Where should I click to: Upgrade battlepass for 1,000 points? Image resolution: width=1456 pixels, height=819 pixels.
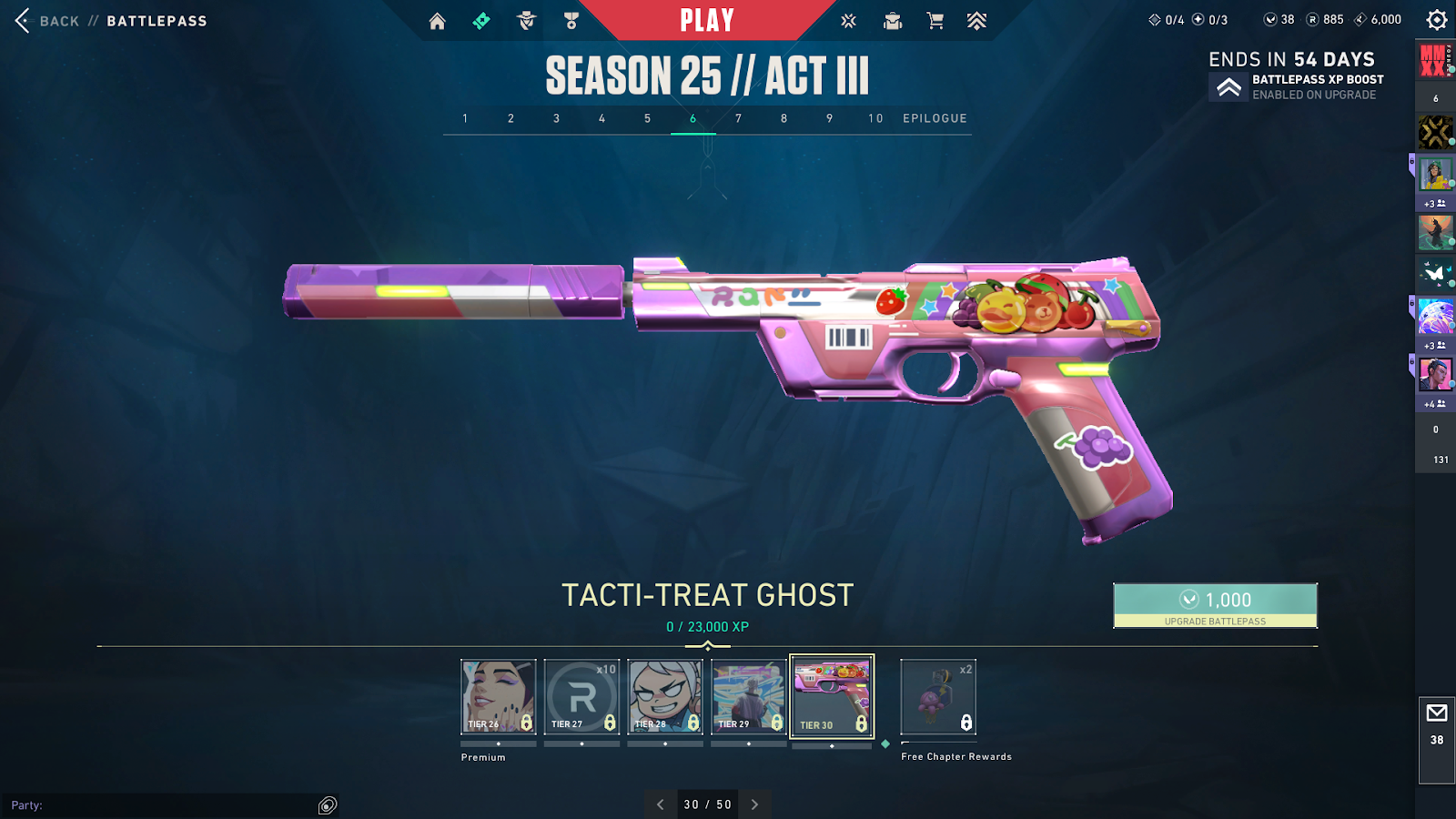click(1215, 605)
